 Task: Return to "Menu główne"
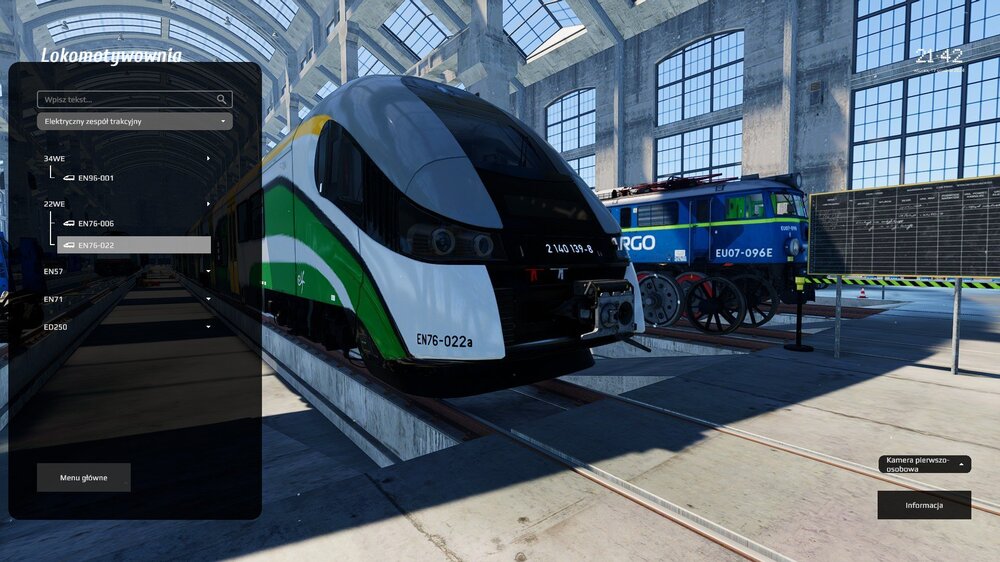coord(83,478)
